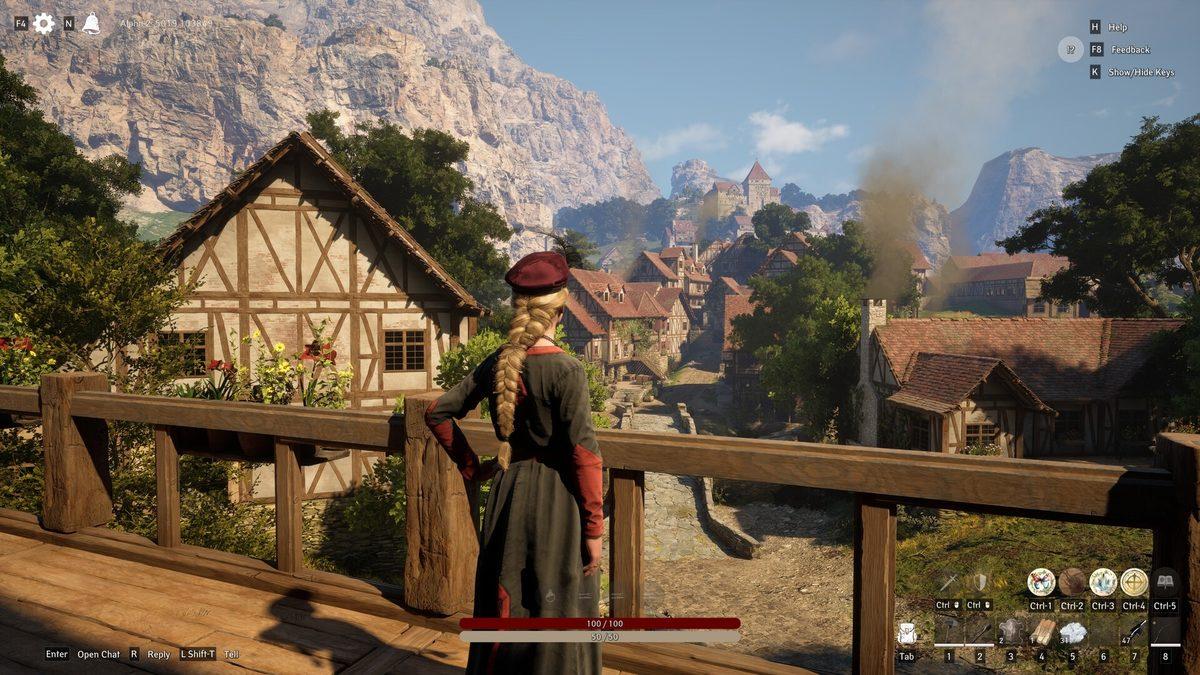Image resolution: width=1200 pixels, height=675 pixels.
Task: Activate the golden crosshair ability medallion
Action: [1134, 582]
